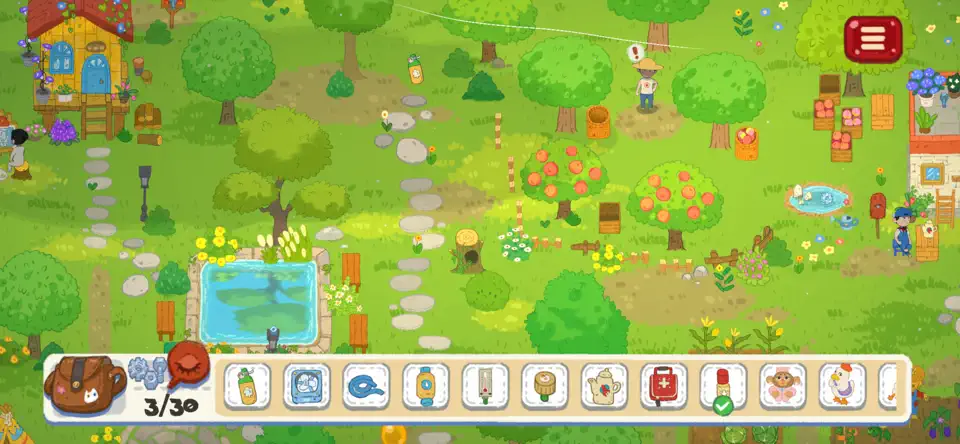960x444 pixels.
Task: Select the thermometer item slot
Action: 485,385
